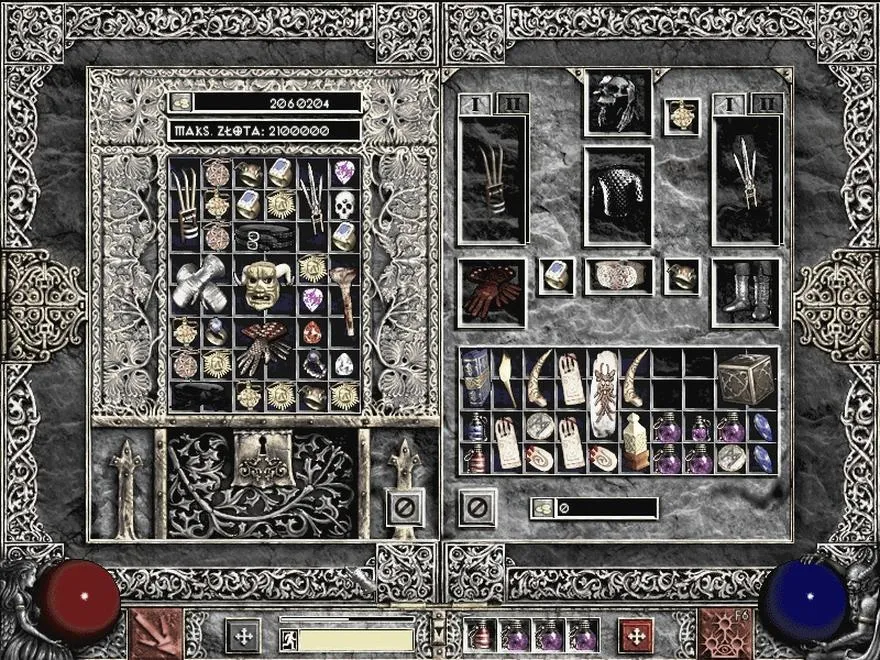Screen dimensions: 880x660
Task: Select the white lantern item in inventory
Action: tap(632, 442)
